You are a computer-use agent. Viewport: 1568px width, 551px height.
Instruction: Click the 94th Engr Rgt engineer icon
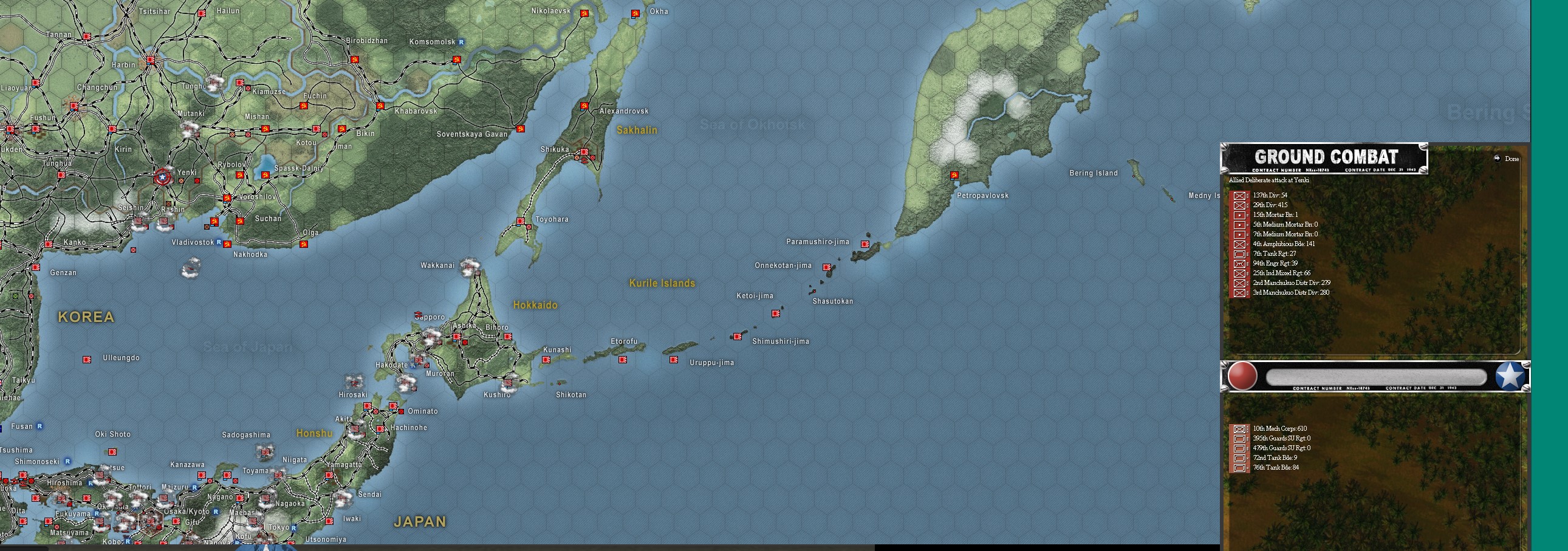(x=1240, y=263)
